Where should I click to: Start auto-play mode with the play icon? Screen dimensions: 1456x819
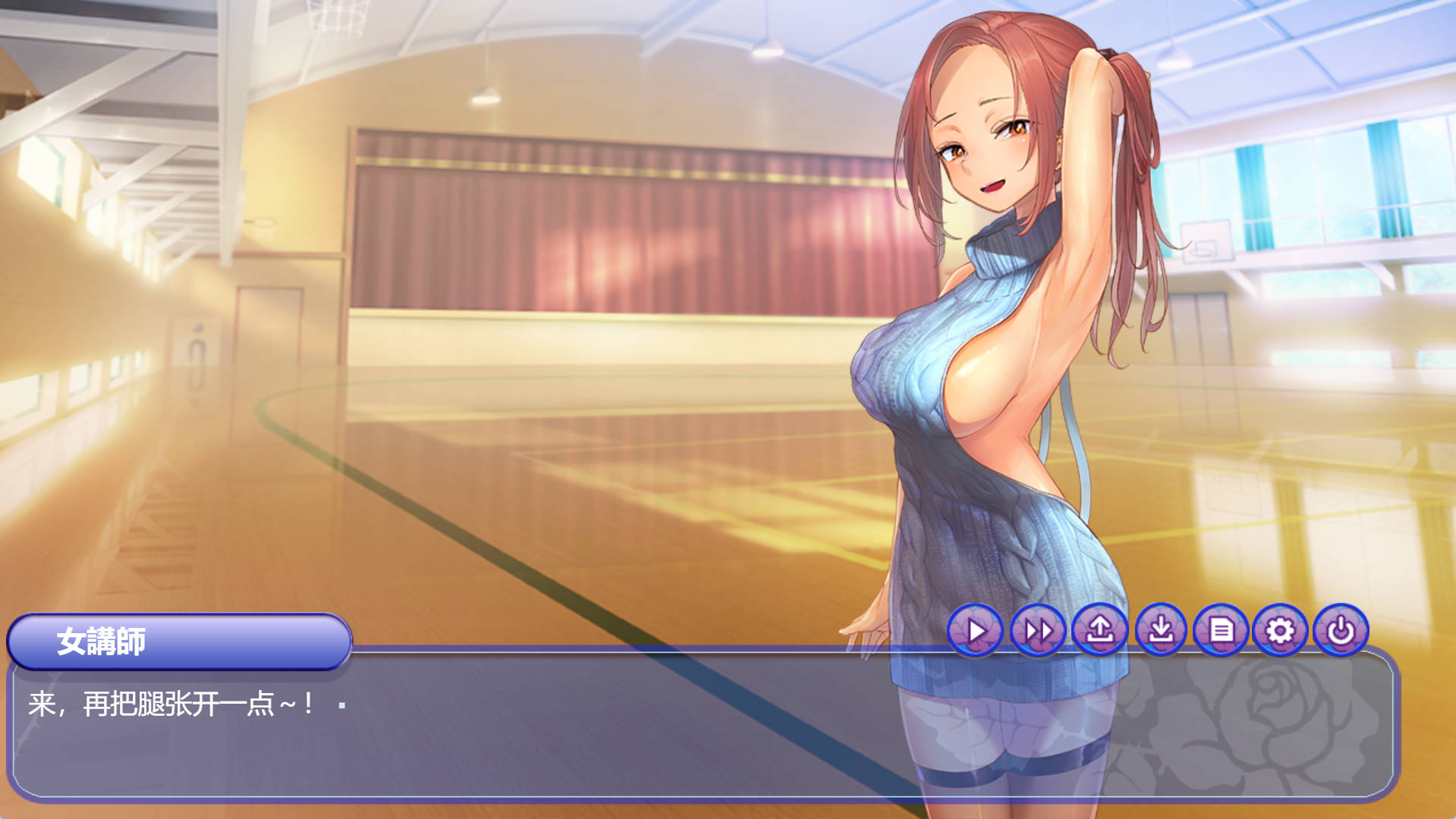977,630
